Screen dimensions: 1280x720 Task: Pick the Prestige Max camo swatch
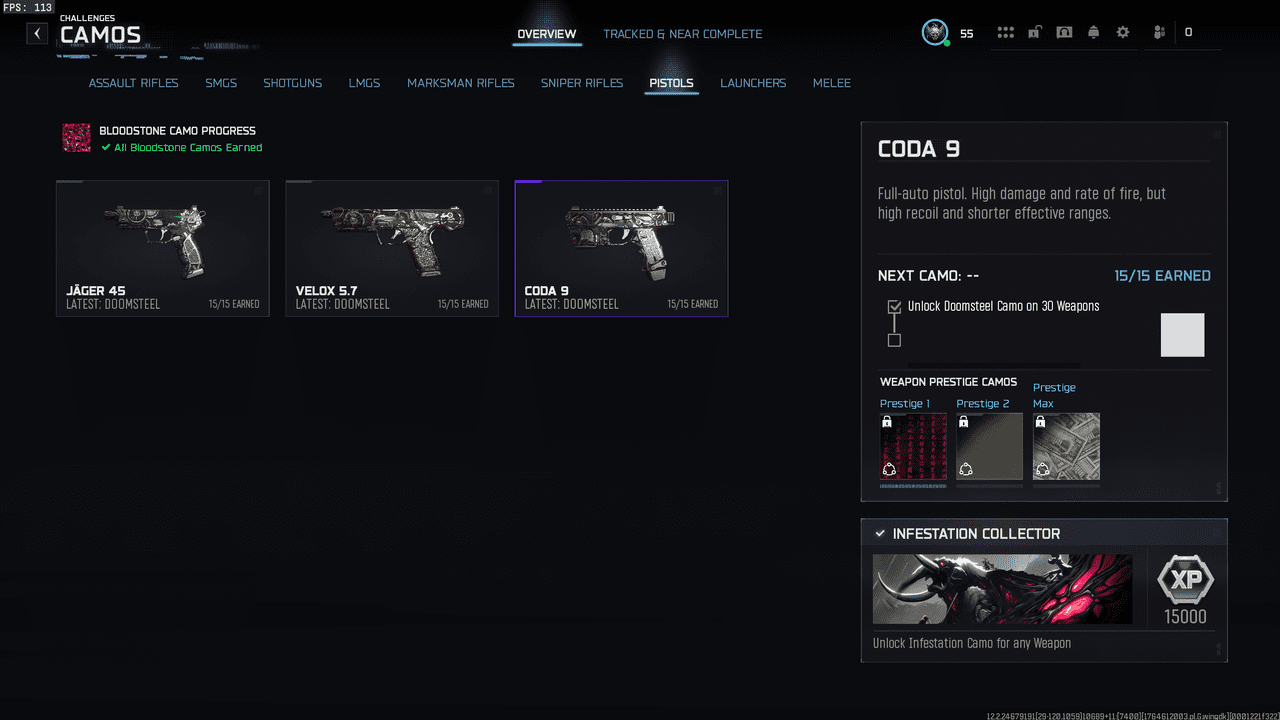tap(1066, 446)
